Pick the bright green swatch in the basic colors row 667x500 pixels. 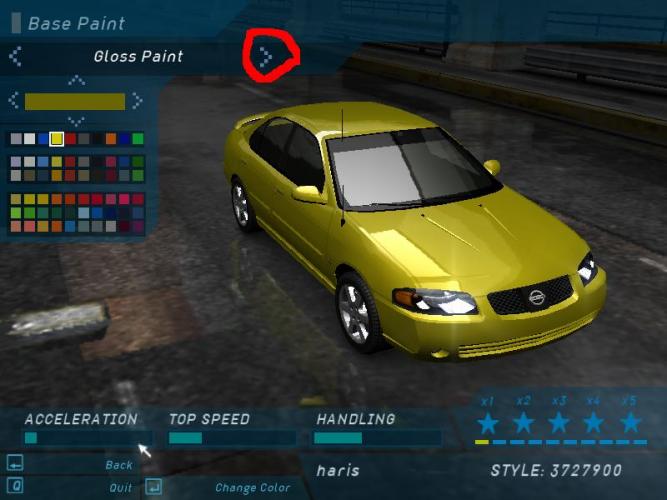(x=137, y=139)
